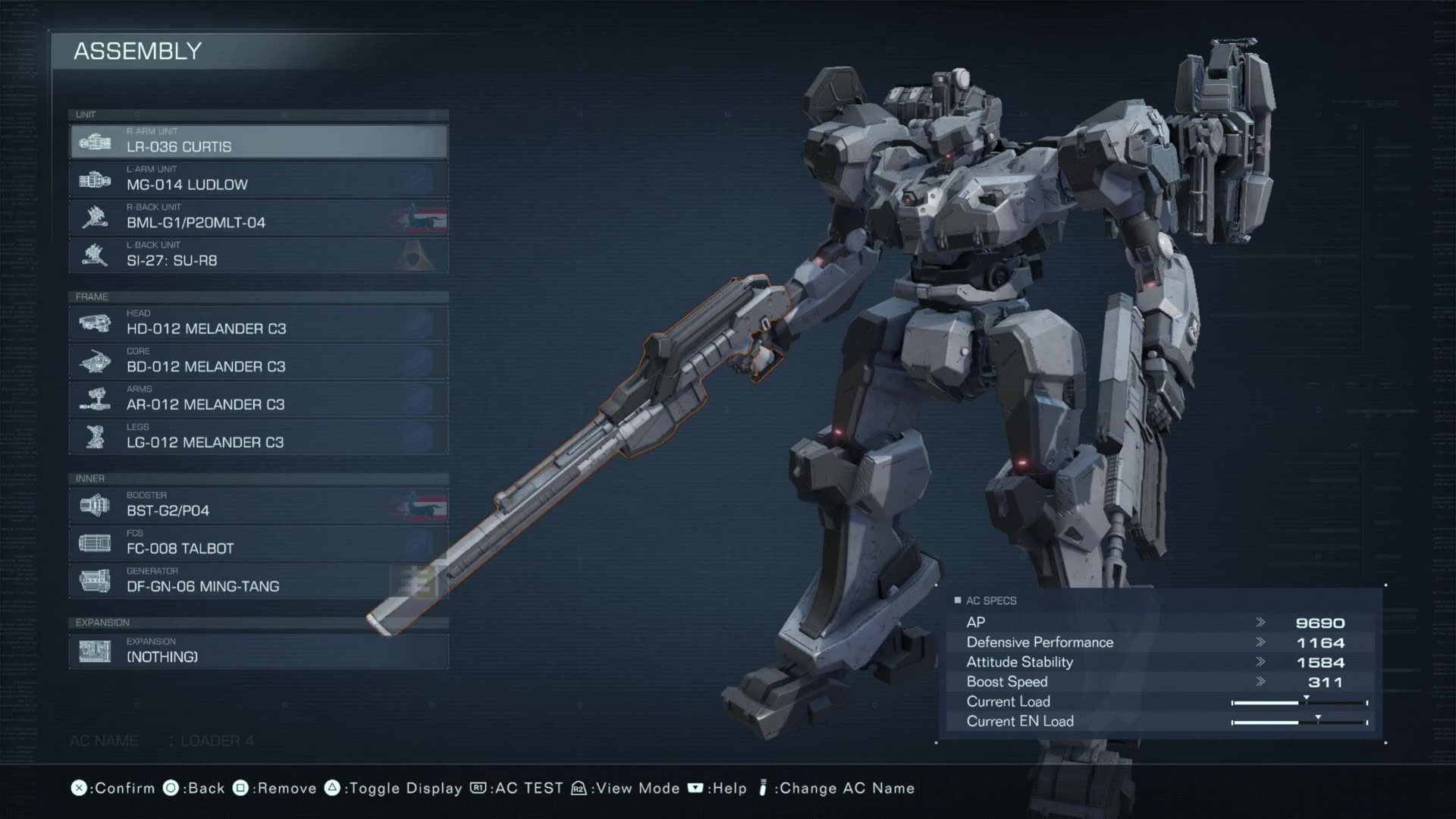The image size is (1456, 819).
Task: Choose the L-Arm Unit MG-014 LUDLOW slot
Action: (258, 180)
